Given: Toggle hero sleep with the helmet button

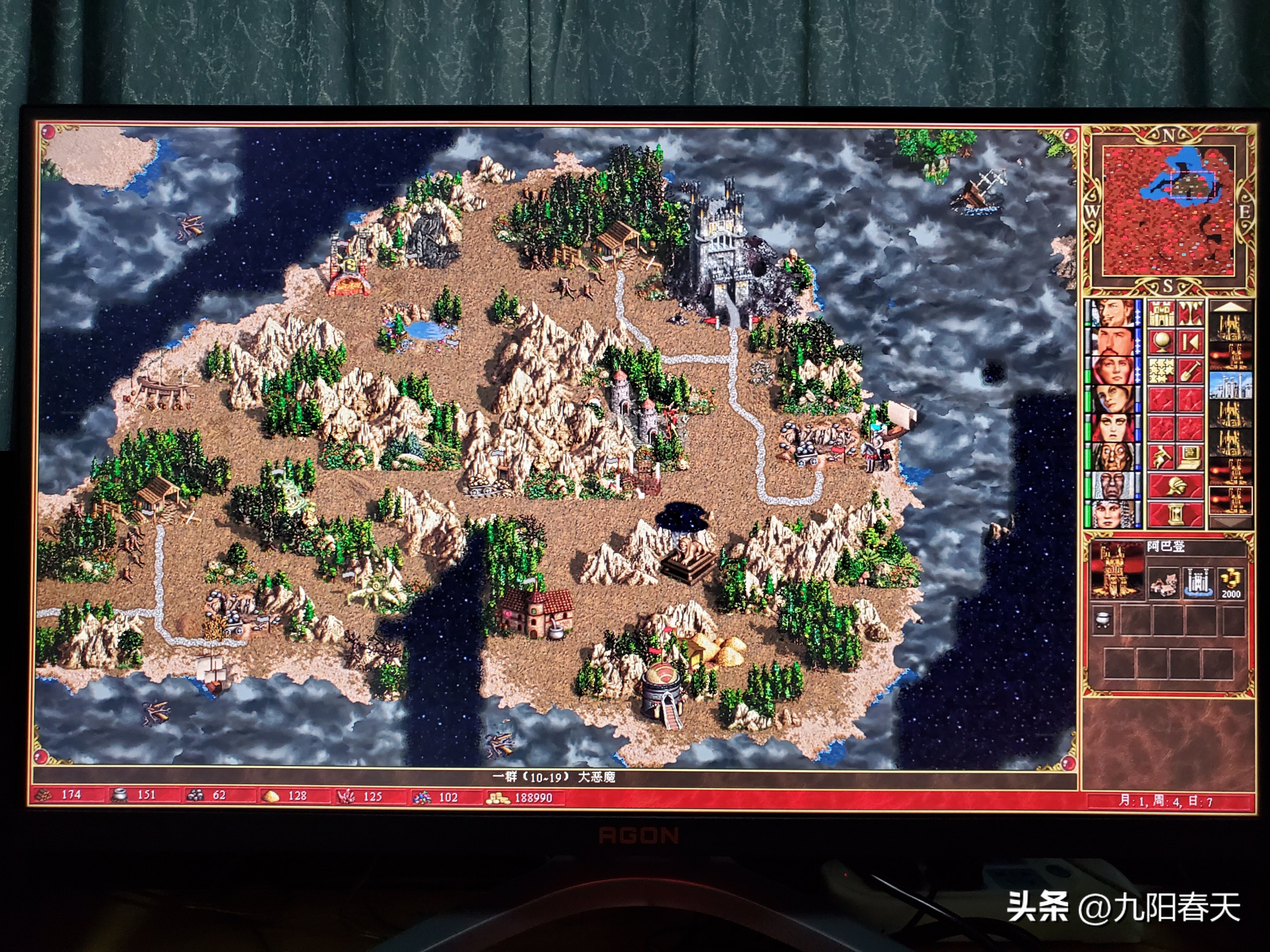Looking at the screenshot, I should click(x=1176, y=486).
